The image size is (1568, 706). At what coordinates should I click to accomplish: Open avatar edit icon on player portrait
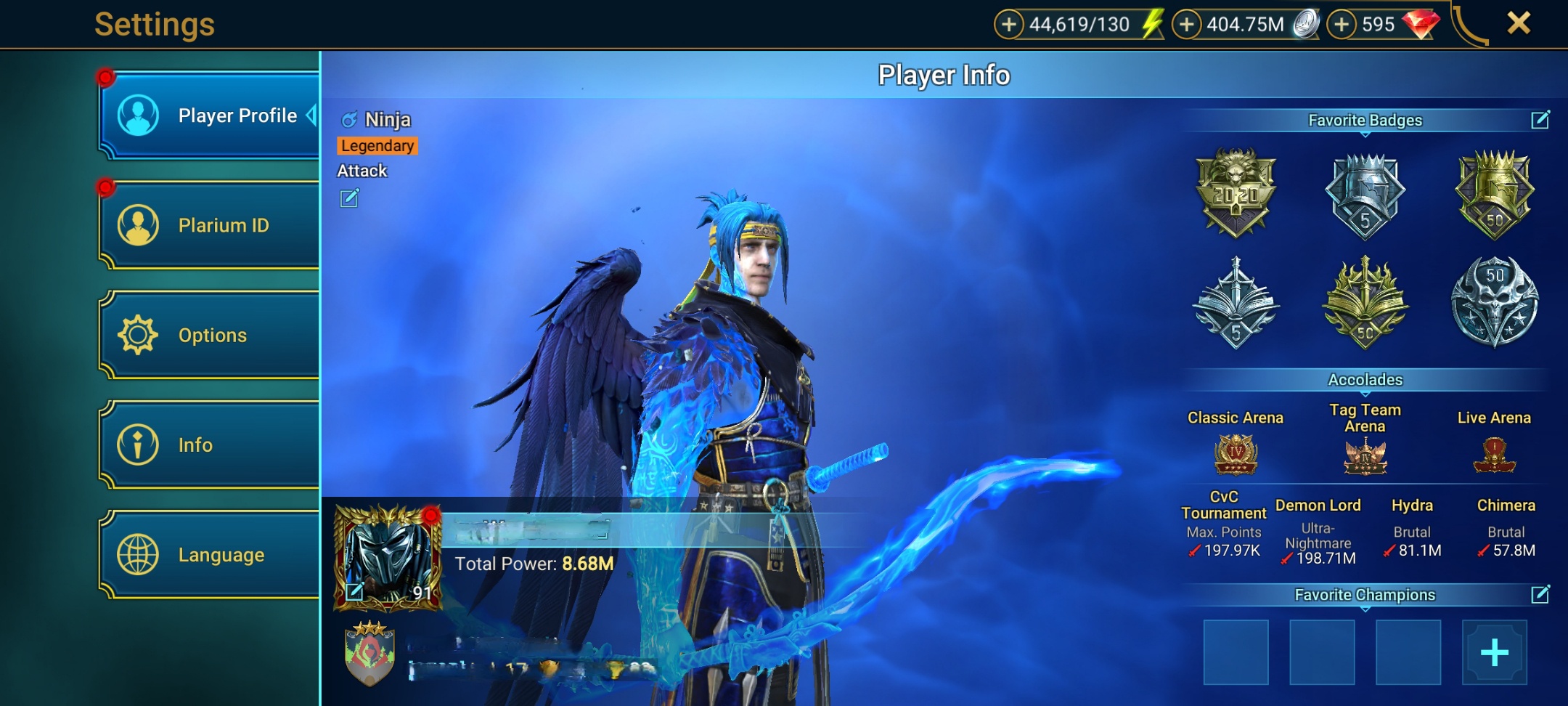(355, 593)
